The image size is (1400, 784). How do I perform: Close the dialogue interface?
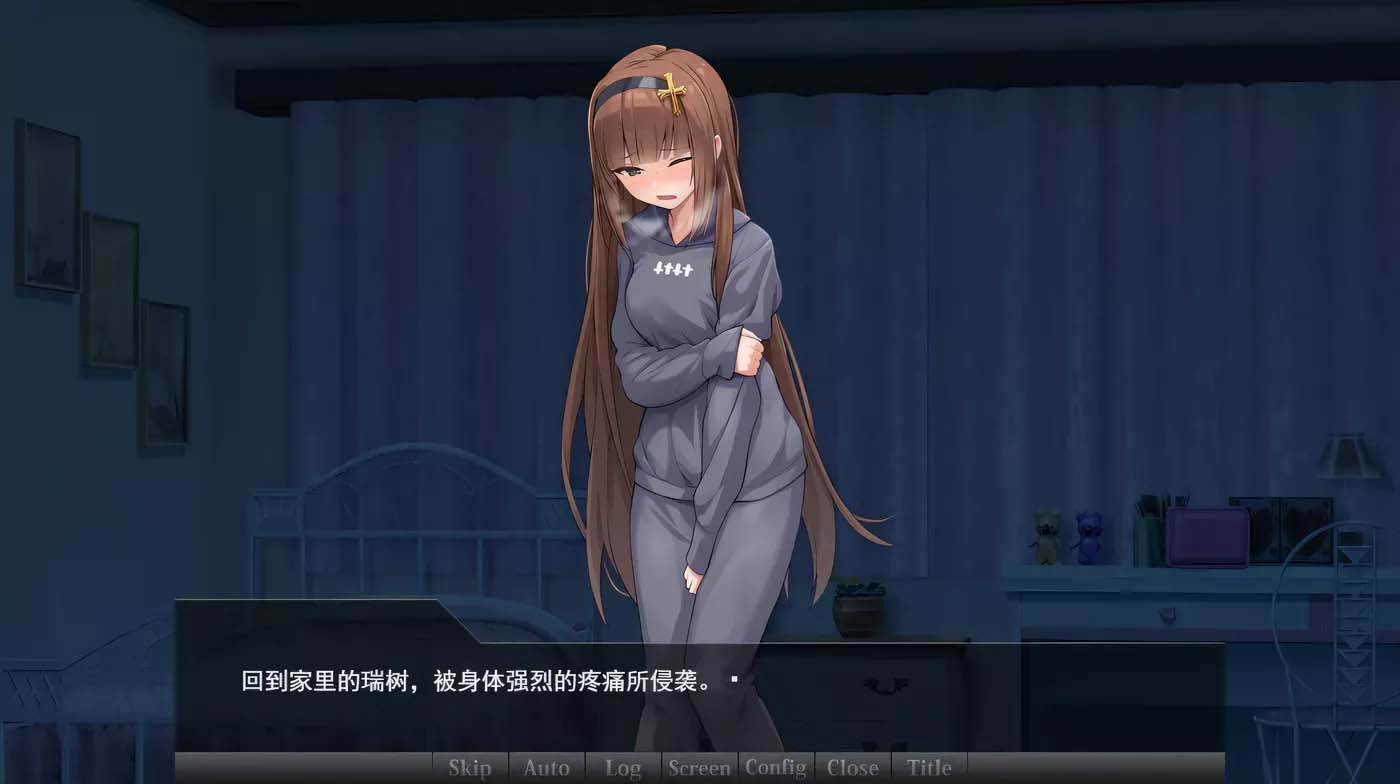click(854, 768)
